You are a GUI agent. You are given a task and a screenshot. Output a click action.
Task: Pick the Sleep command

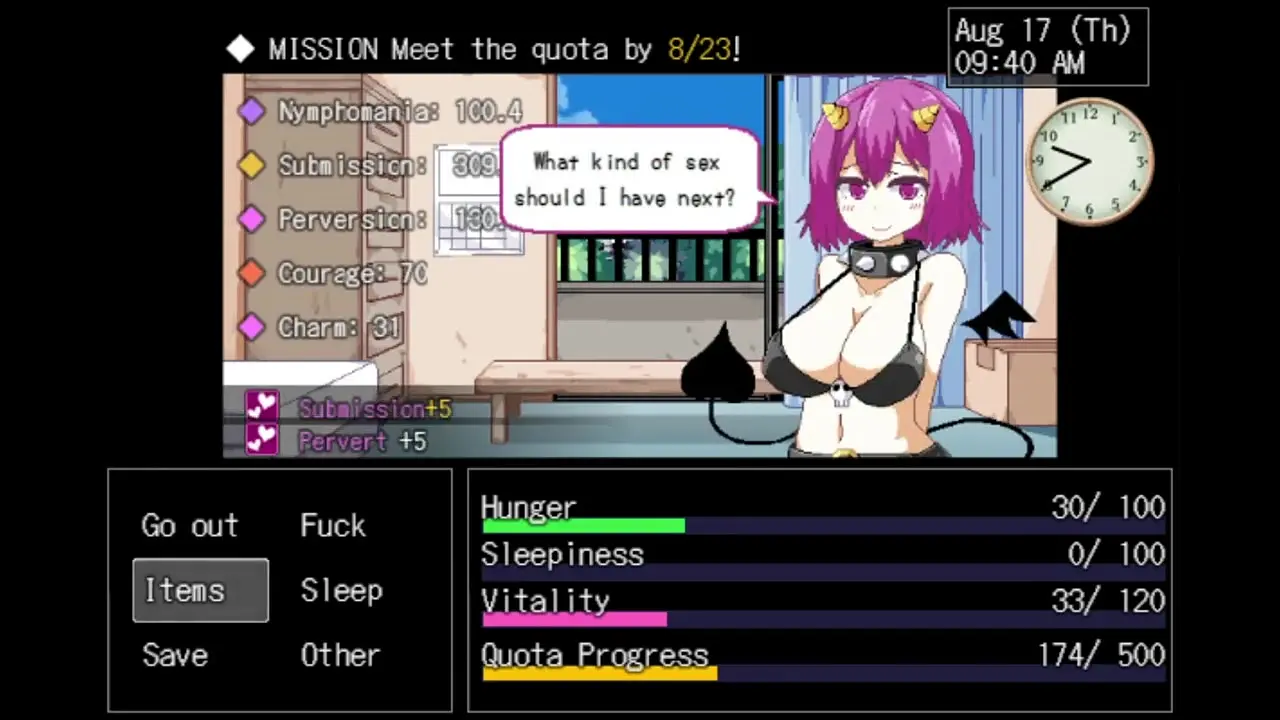point(341,590)
